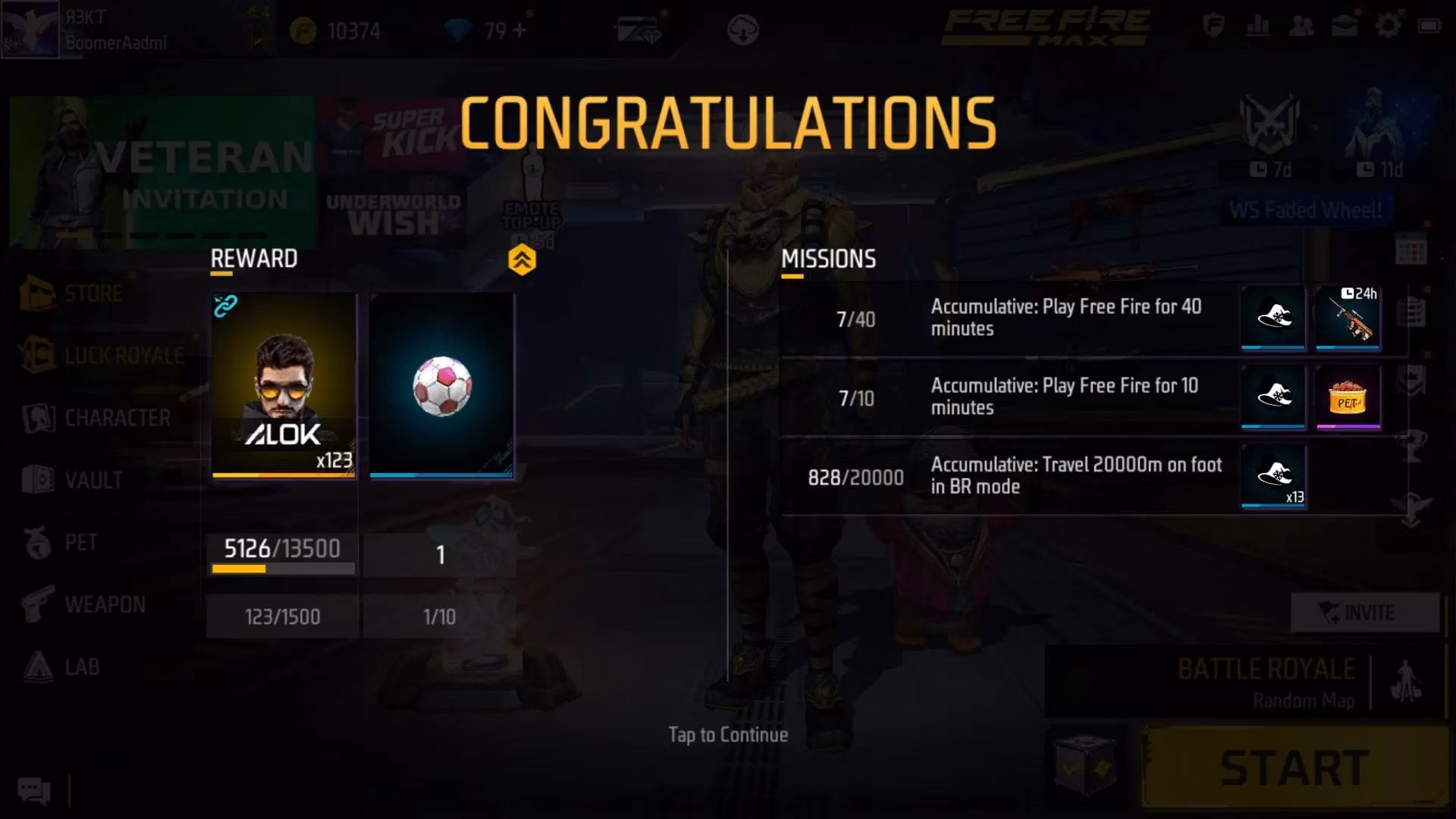Open the WS Faded Wheel banner
This screenshot has width=1456, height=819.
[1305, 210]
